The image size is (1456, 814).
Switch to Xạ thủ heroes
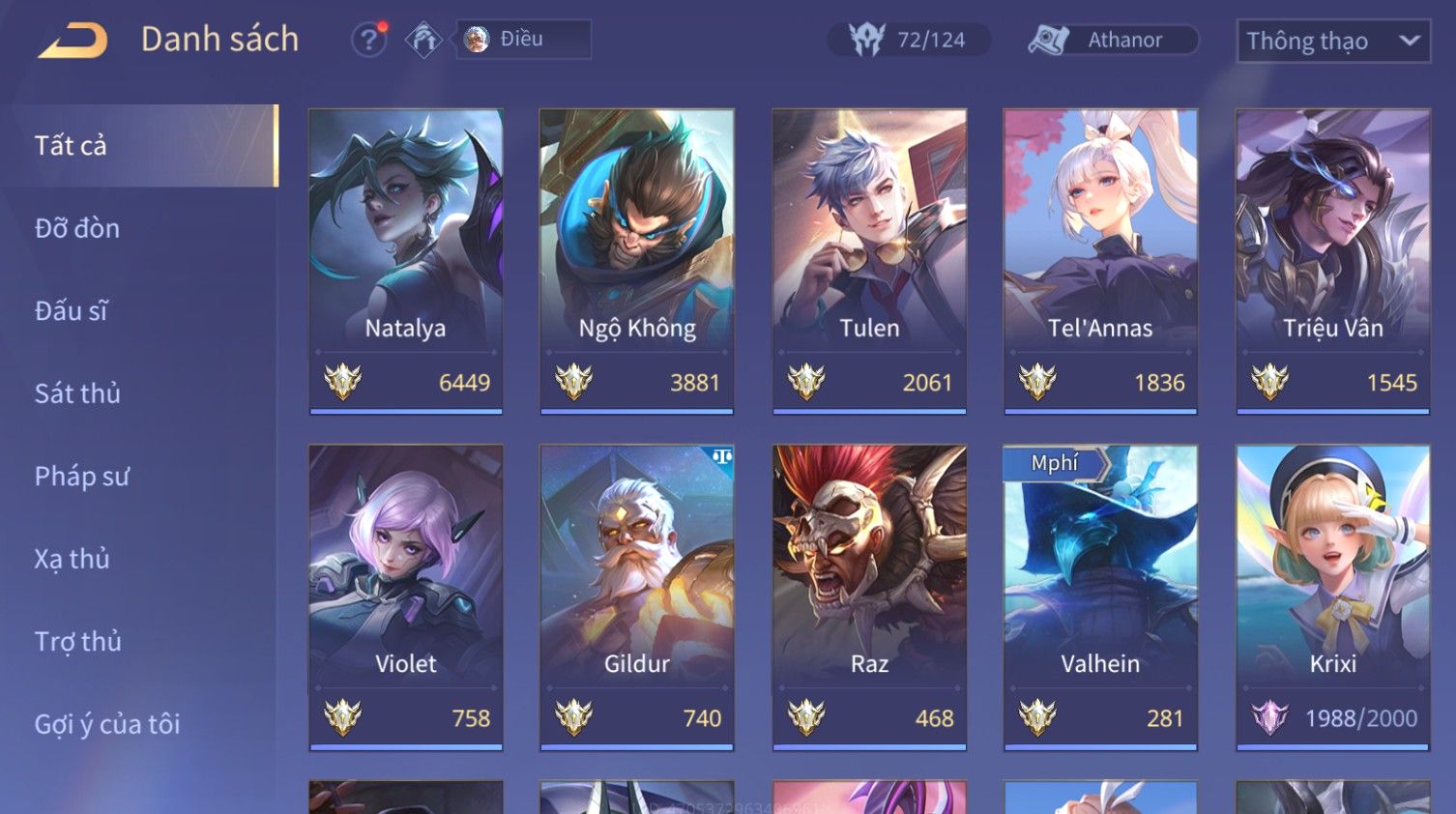73,559
